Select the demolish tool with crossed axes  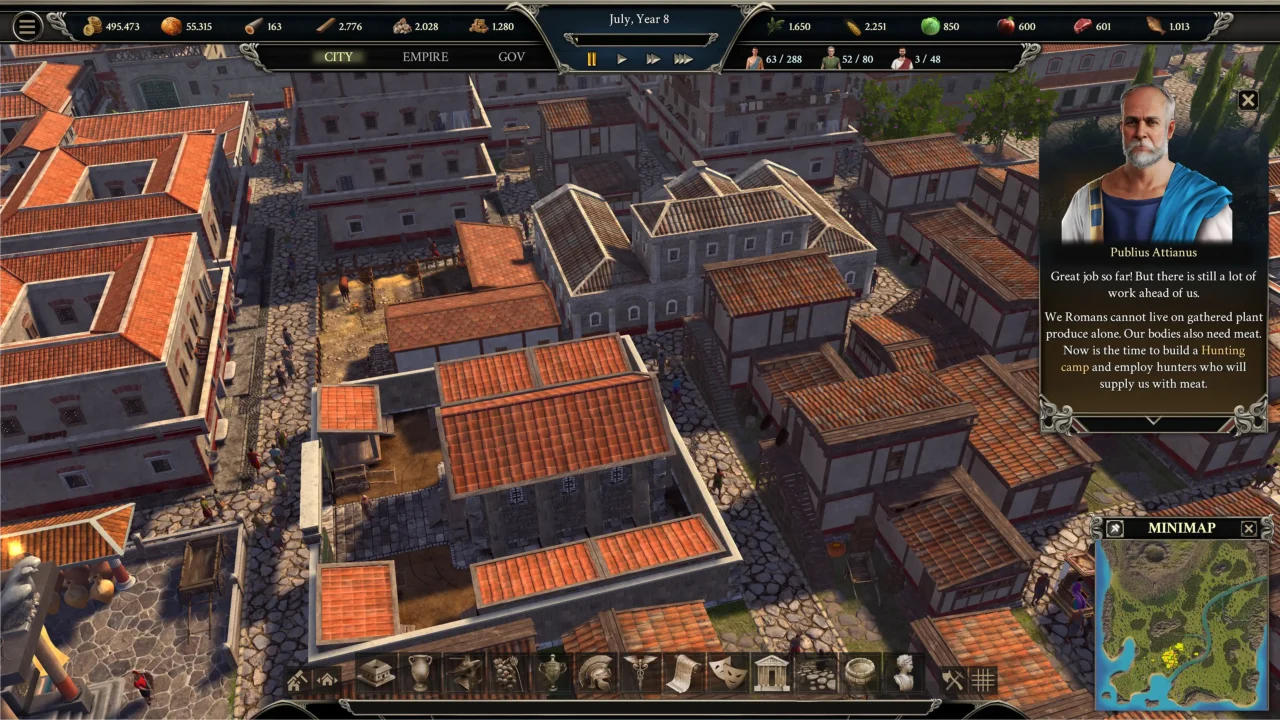click(x=953, y=678)
